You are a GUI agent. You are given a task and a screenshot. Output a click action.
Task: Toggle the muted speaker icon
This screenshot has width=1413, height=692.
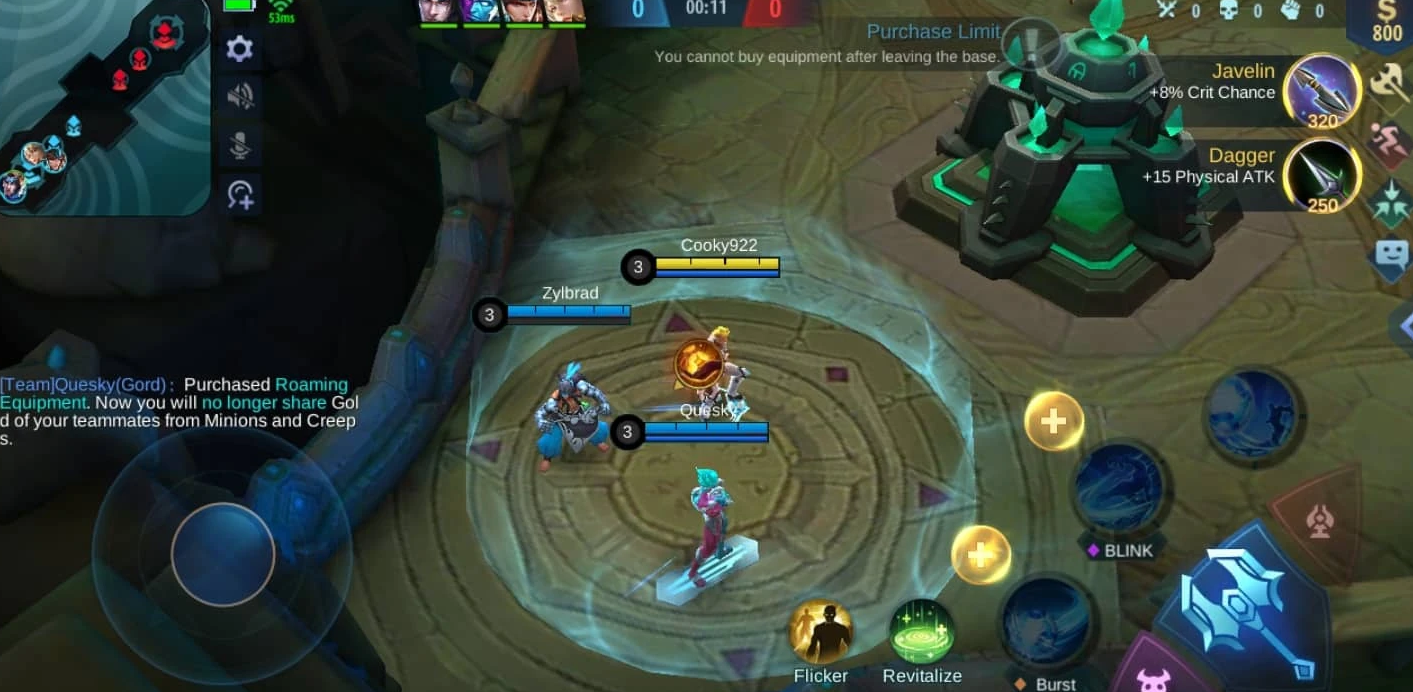click(240, 97)
